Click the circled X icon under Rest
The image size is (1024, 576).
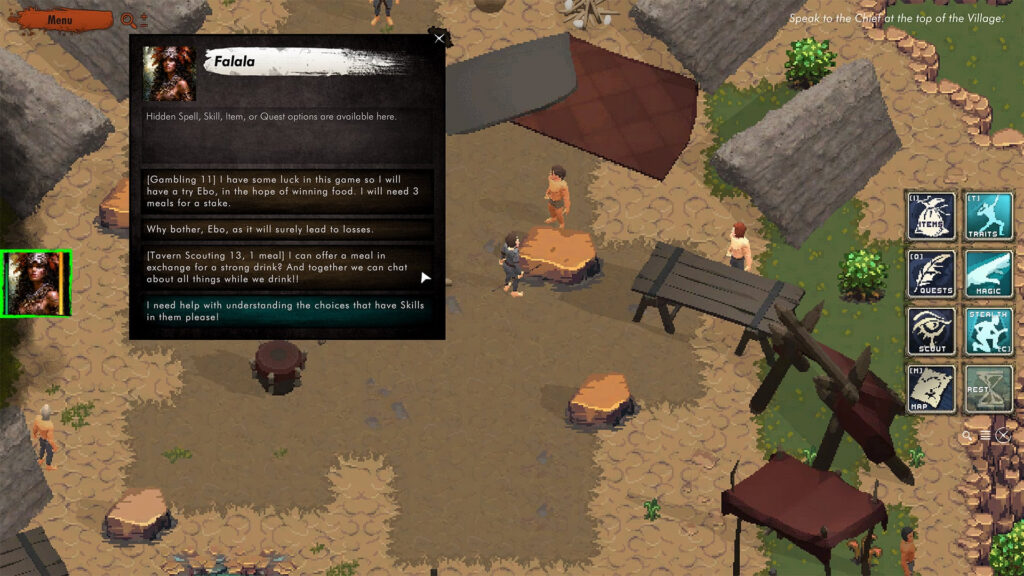click(1003, 436)
